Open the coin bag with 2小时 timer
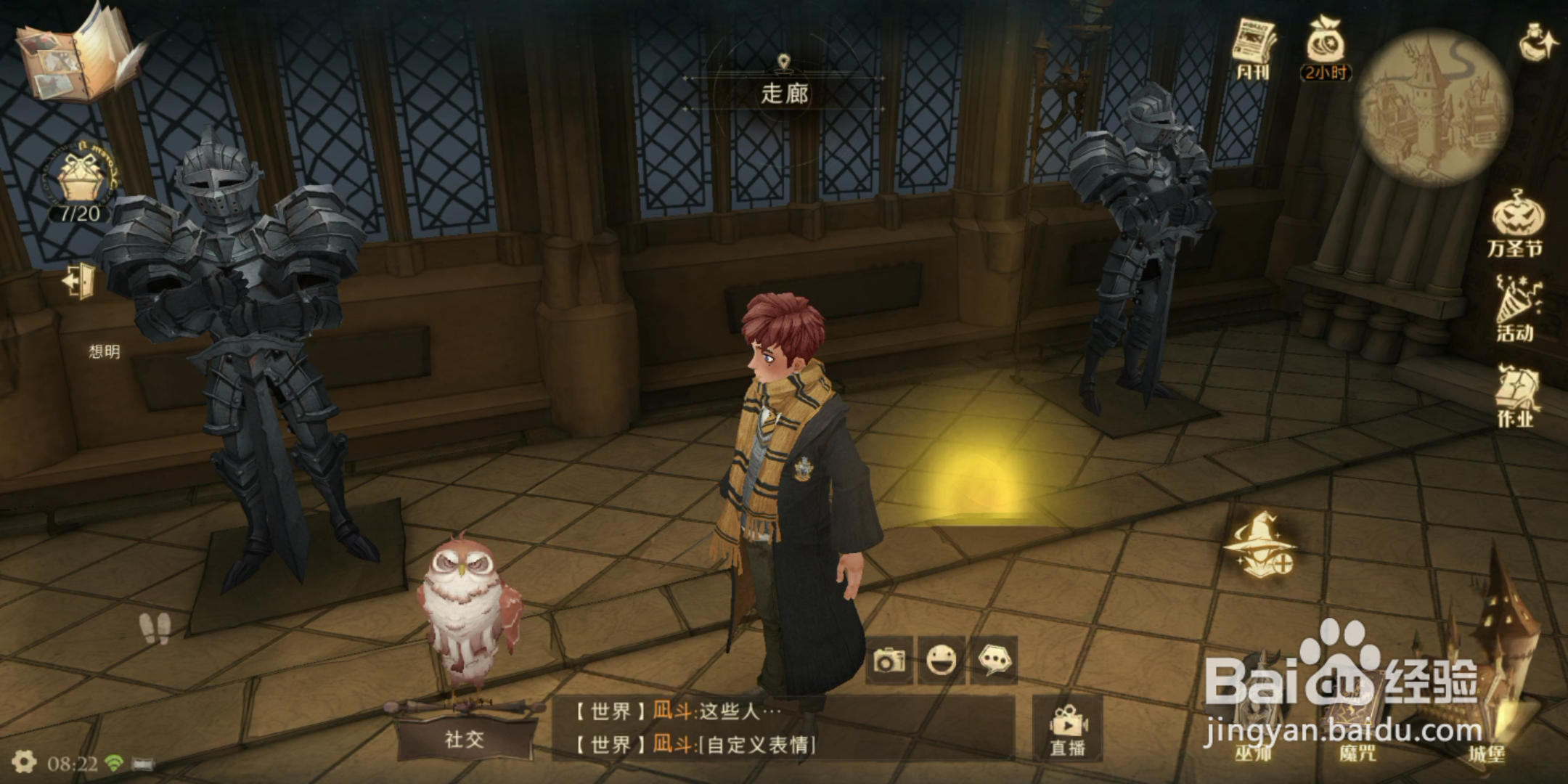This screenshot has width=1568, height=784. click(1326, 48)
